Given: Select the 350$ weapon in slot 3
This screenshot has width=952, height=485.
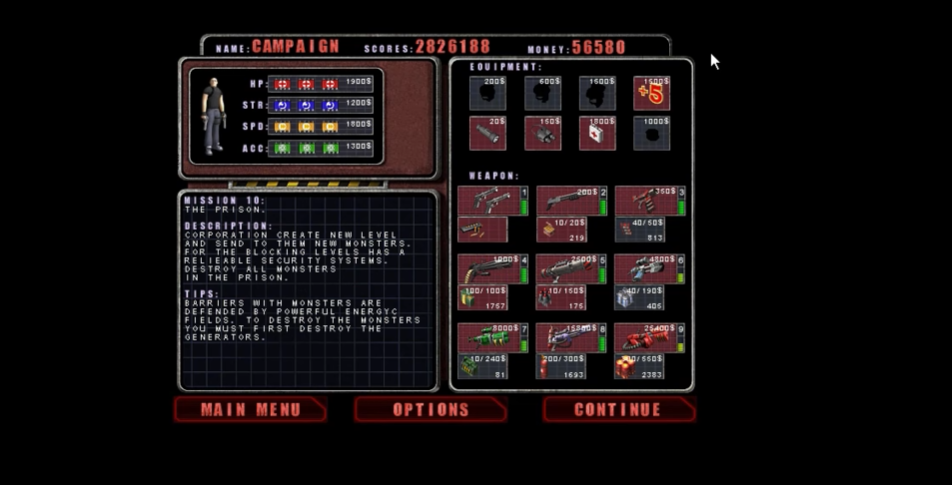Looking at the screenshot, I should (646, 199).
